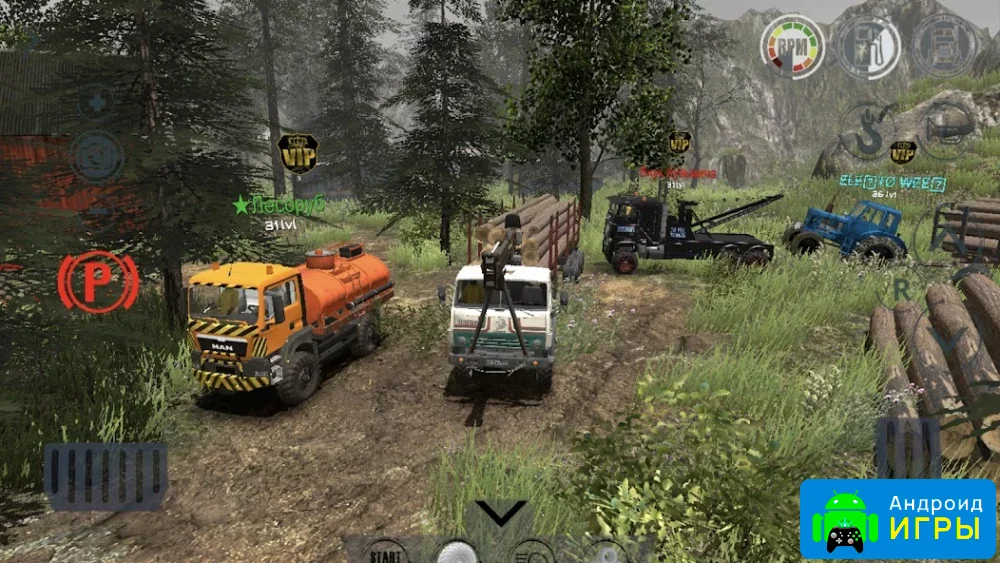Hit the START engine button

pyautogui.click(x=386, y=553)
